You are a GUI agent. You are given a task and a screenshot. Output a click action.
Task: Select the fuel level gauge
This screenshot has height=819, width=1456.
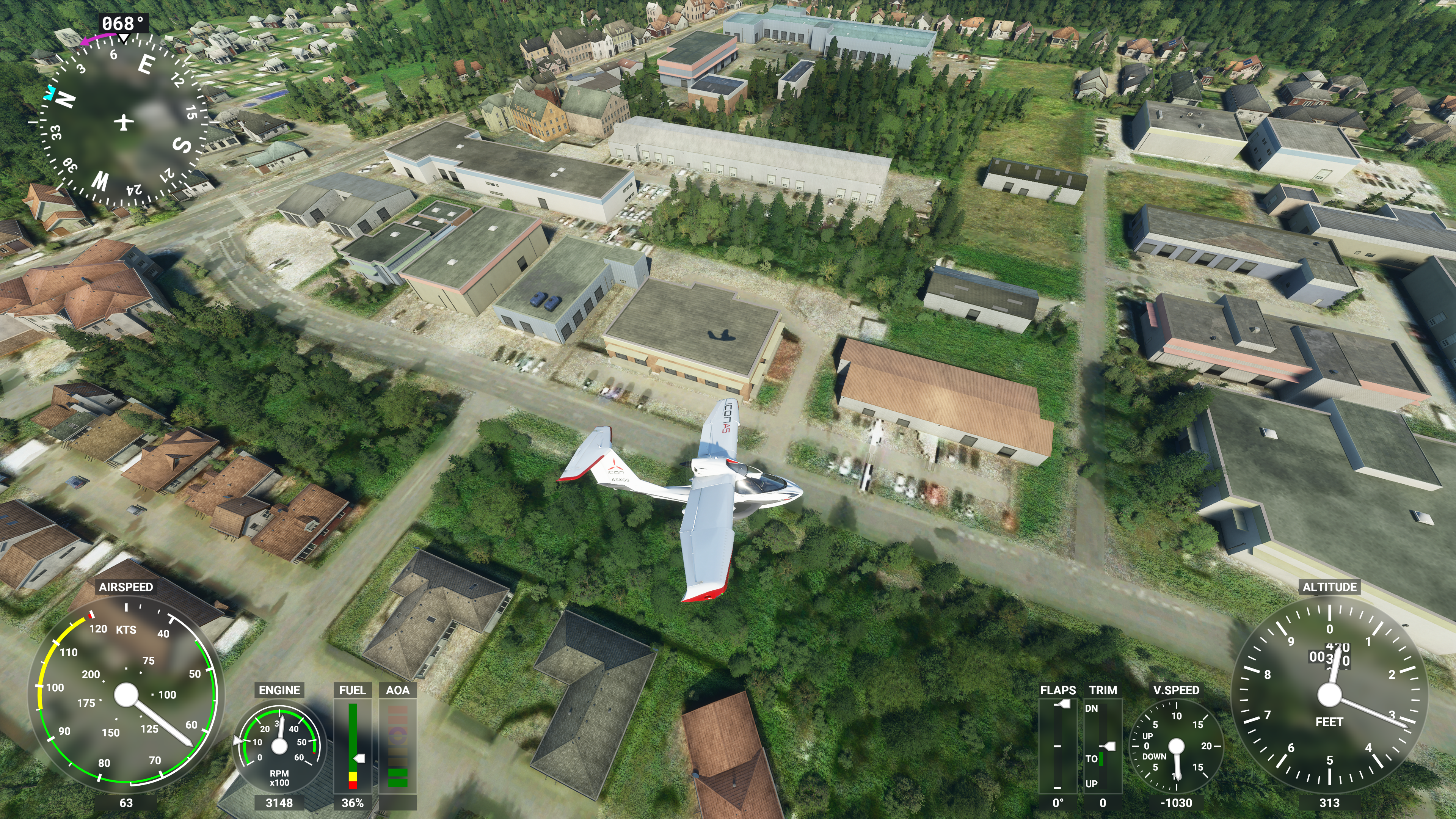pyautogui.click(x=353, y=745)
